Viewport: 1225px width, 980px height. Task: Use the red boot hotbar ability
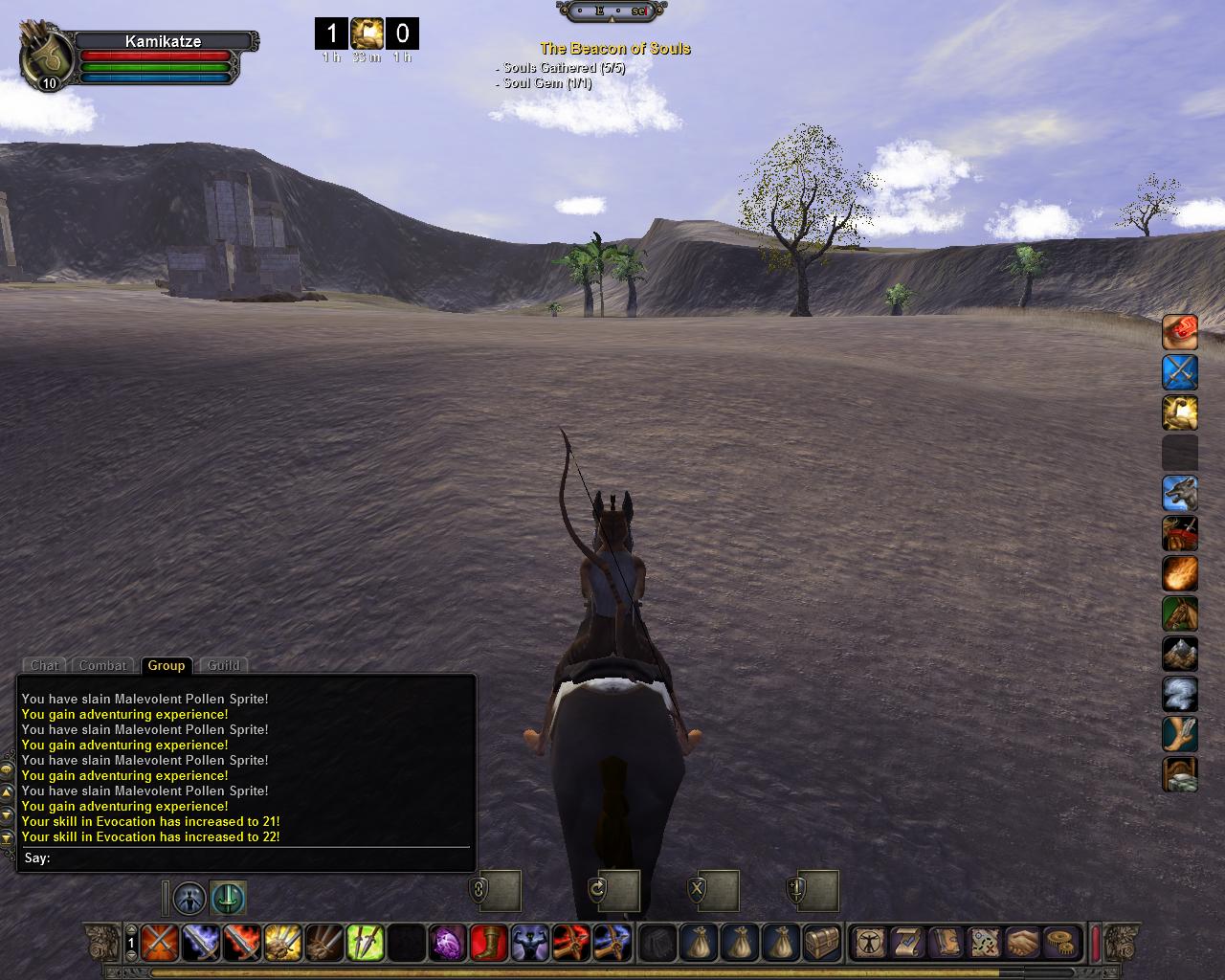pos(488,943)
